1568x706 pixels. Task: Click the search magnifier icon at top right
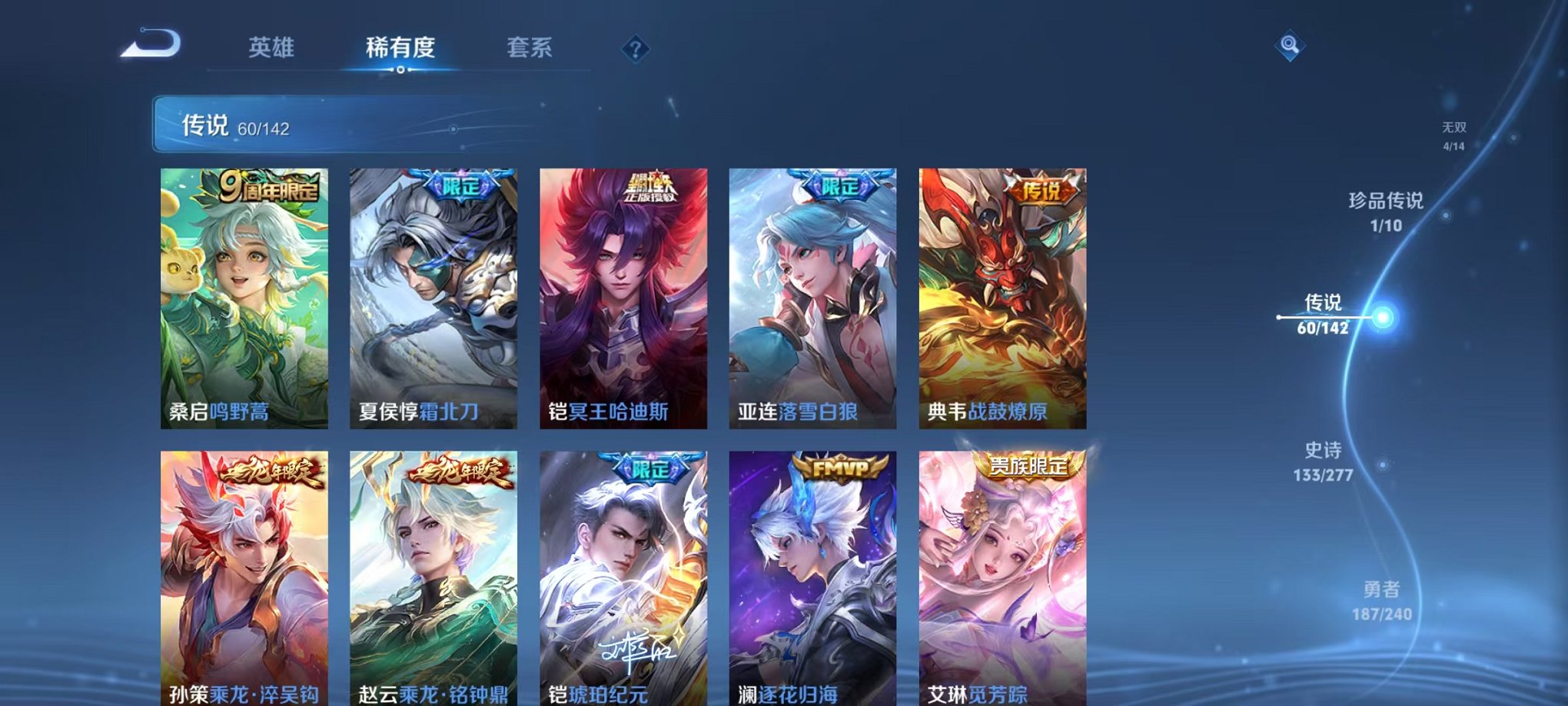coord(1291,44)
